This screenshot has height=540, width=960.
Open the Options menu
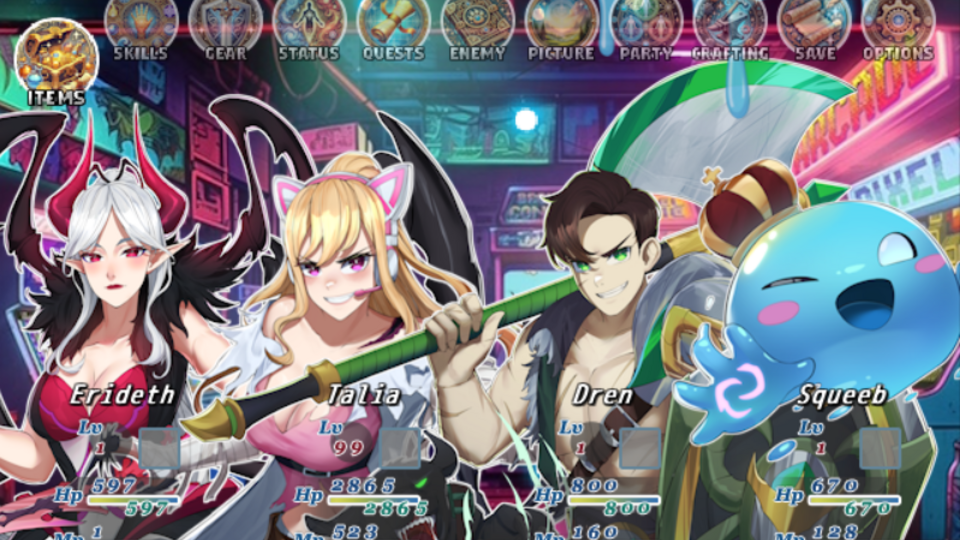898,26
